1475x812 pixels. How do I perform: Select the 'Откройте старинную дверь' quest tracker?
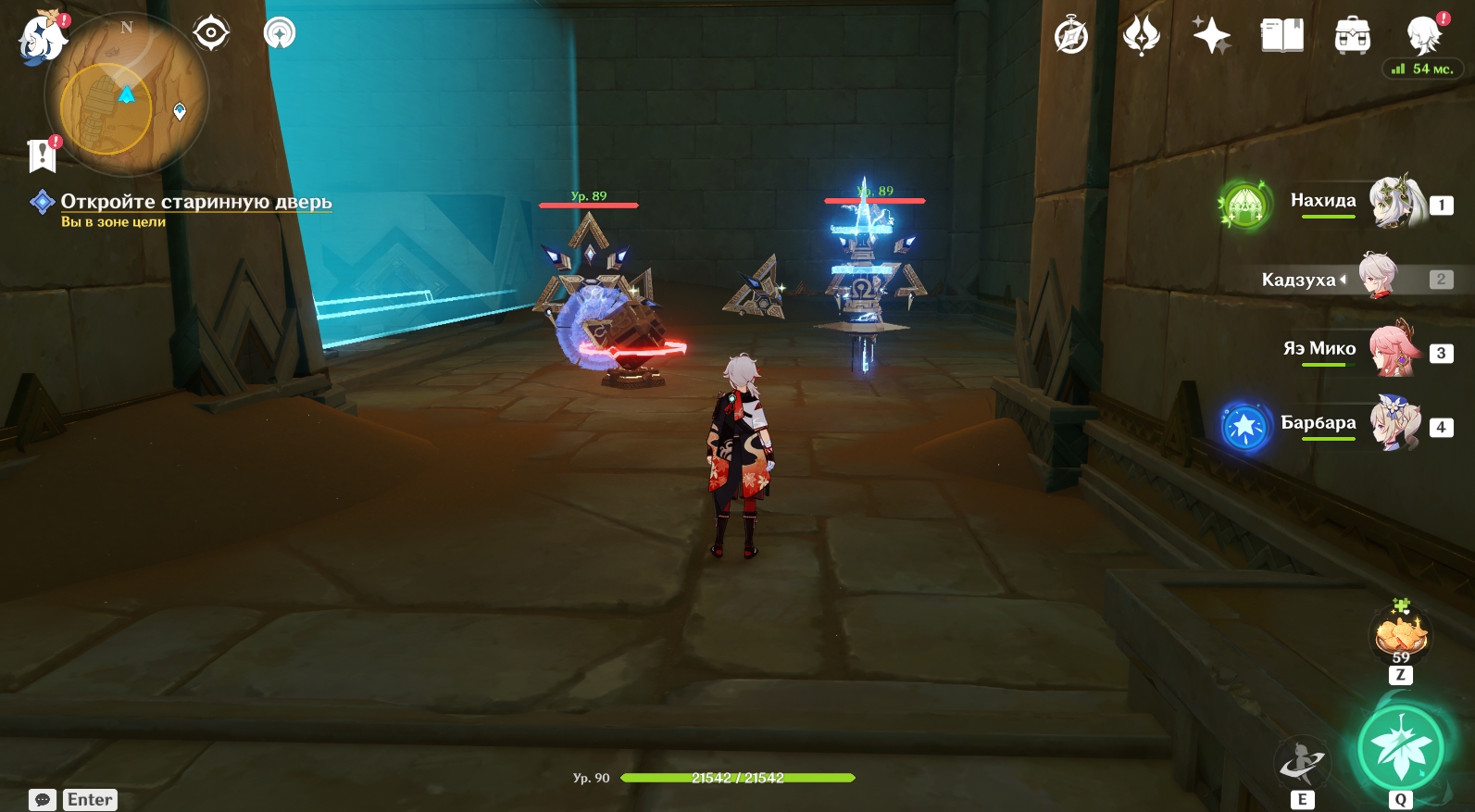point(195,202)
